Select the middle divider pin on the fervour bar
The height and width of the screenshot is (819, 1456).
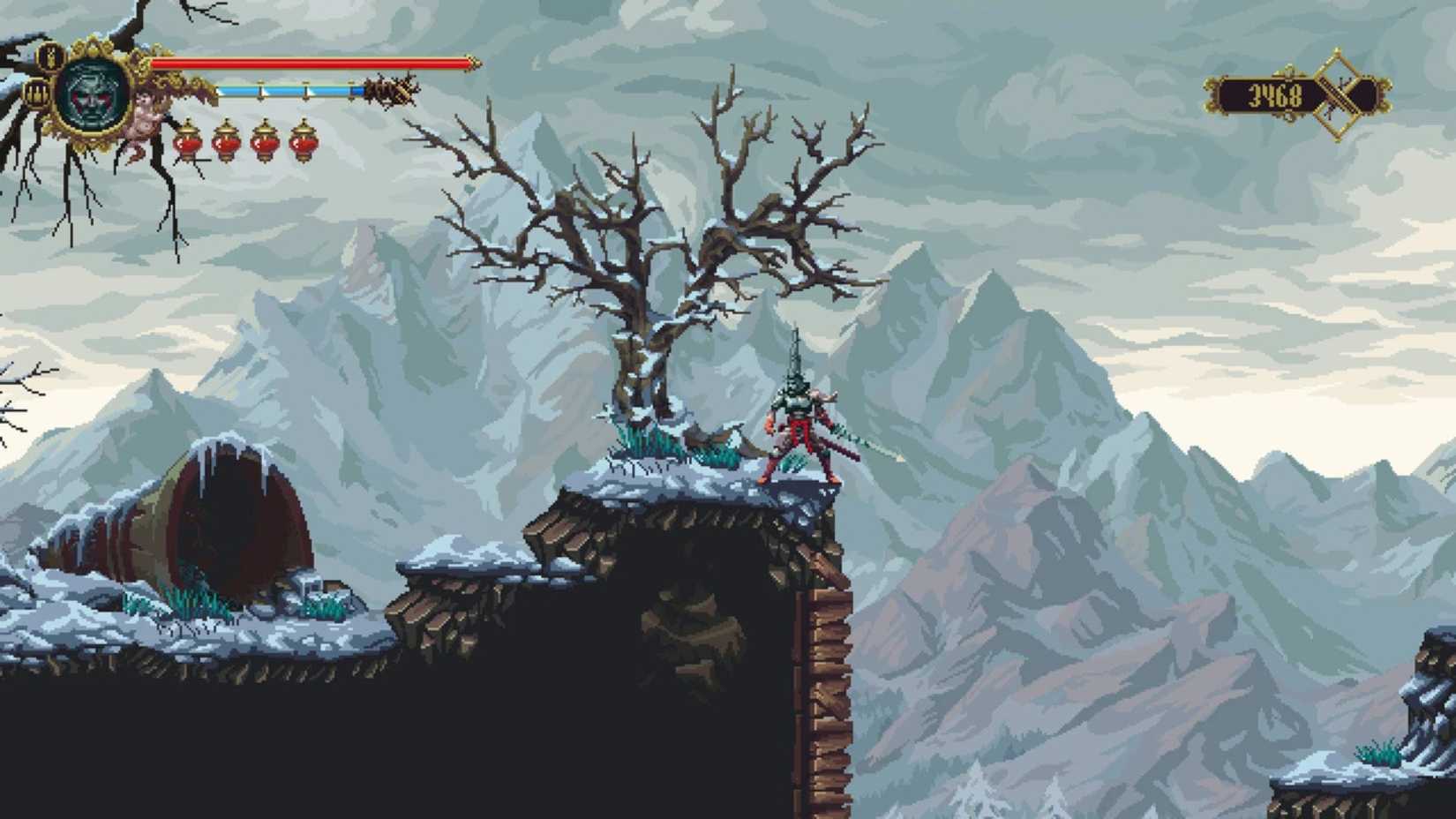click(305, 90)
